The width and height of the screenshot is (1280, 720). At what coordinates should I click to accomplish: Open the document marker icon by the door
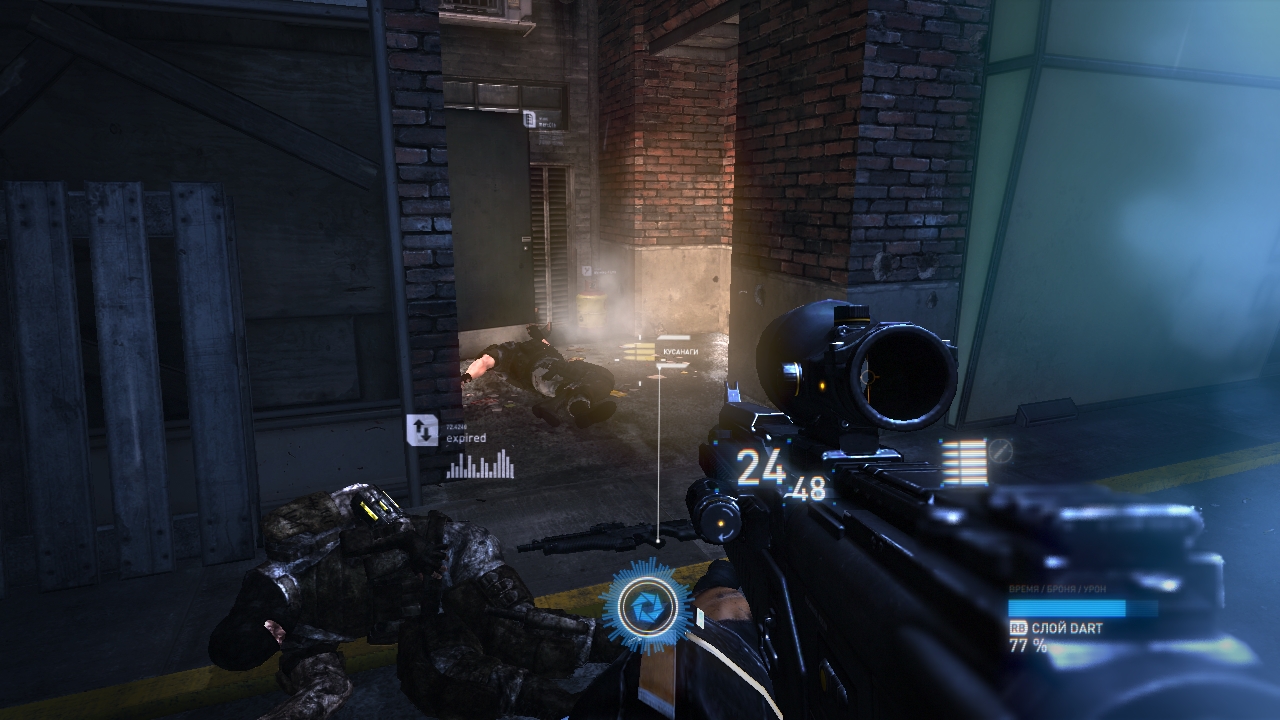[x=529, y=119]
